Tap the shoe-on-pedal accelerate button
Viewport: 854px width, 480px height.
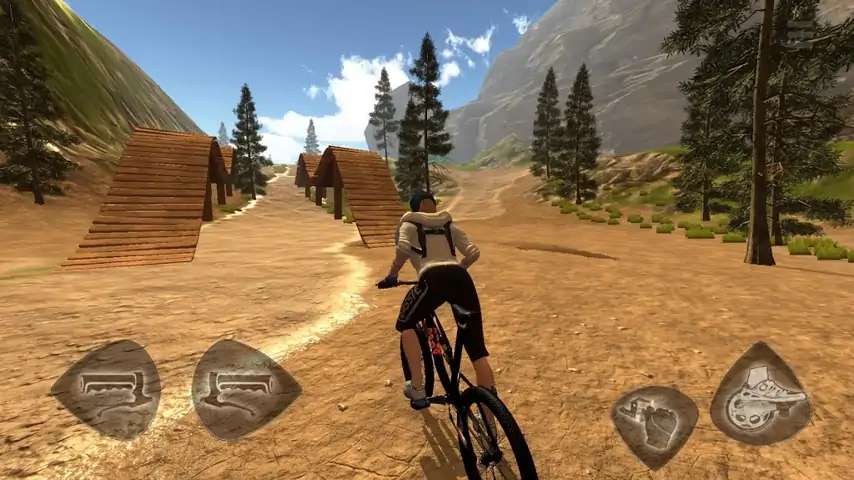click(x=761, y=394)
